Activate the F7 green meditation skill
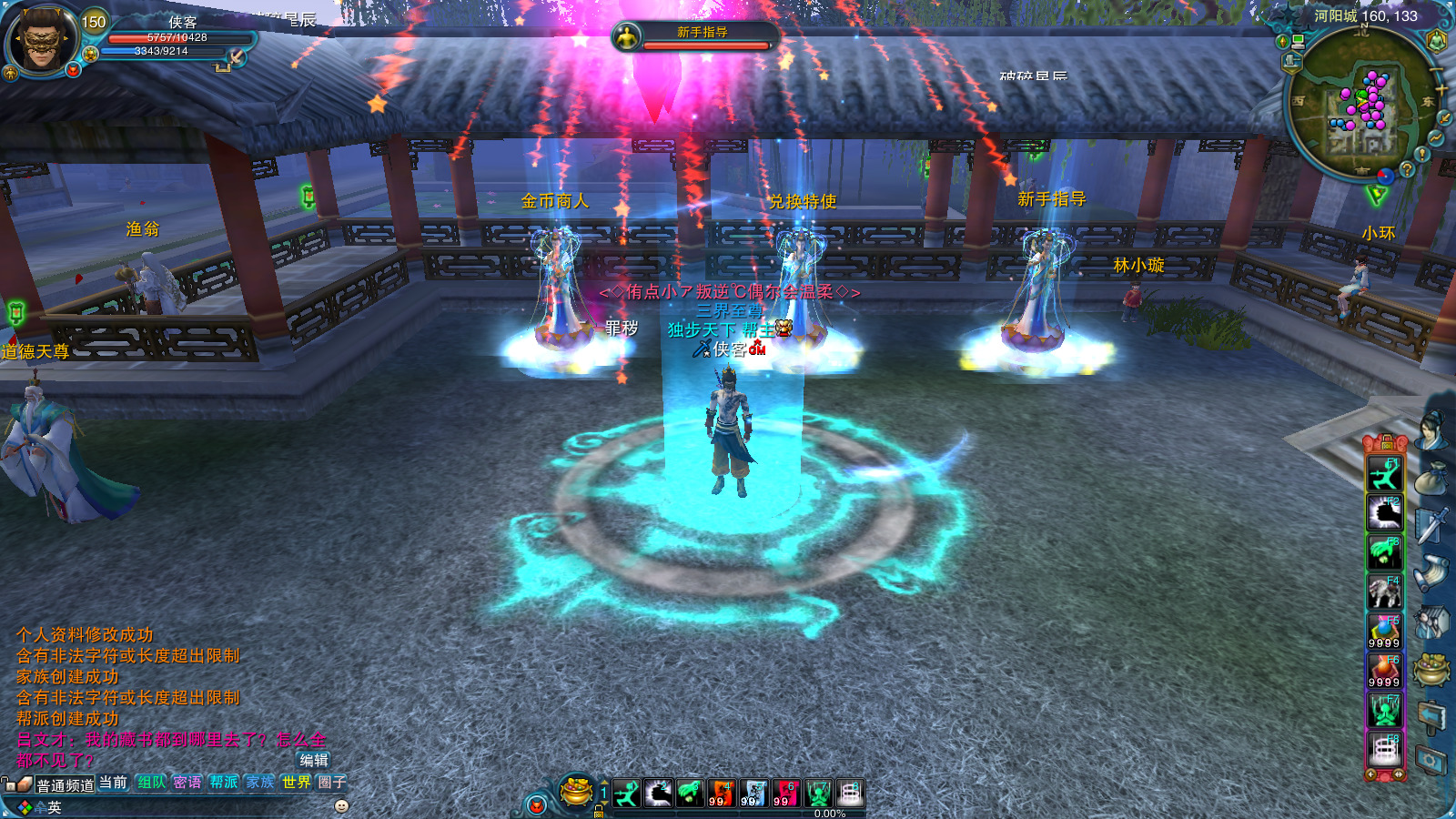Image resolution: width=1456 pixels, height=819 pixels. [x=1384, y=710]
